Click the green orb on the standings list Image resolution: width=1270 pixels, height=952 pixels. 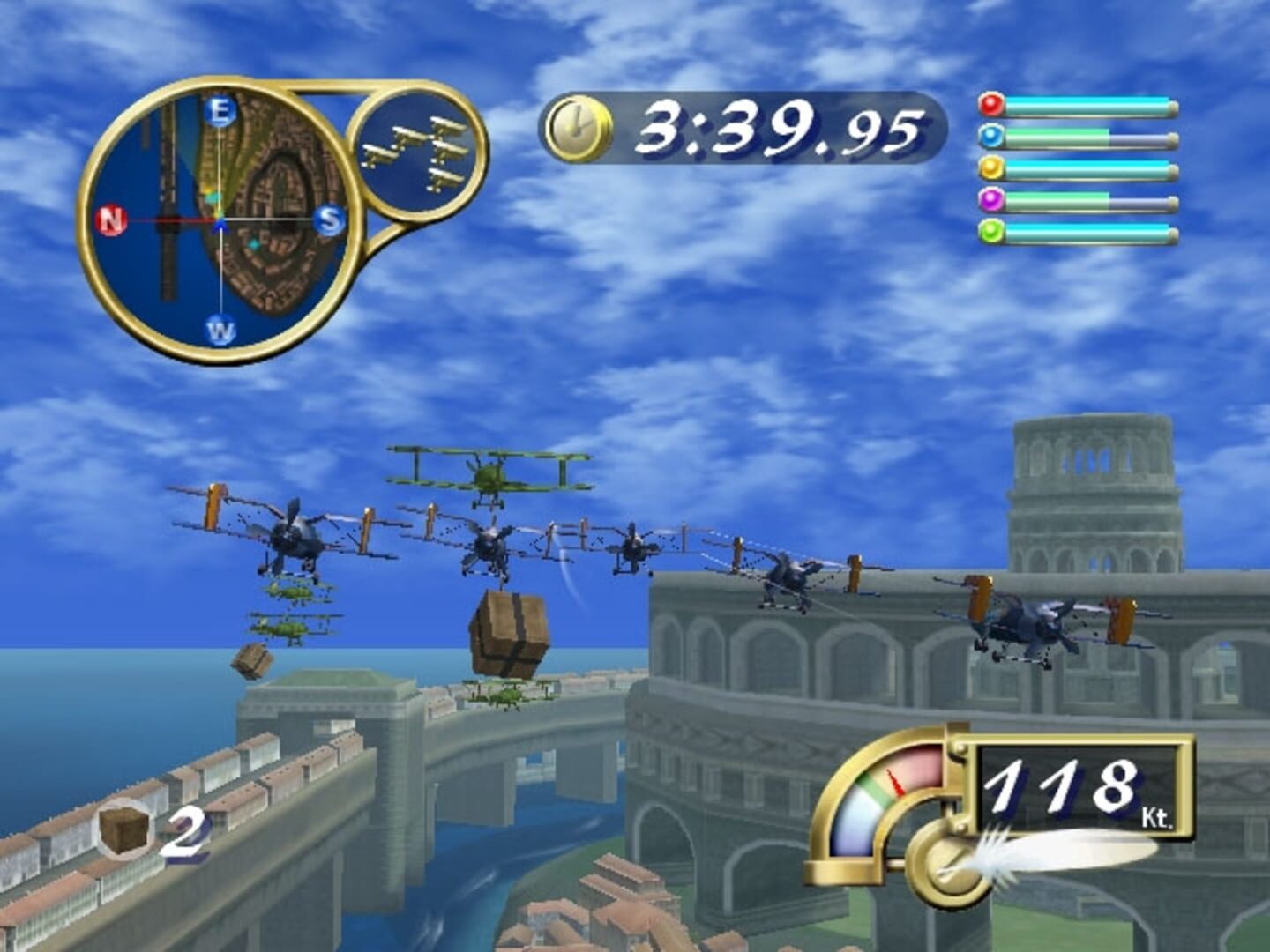coord(993,230)
